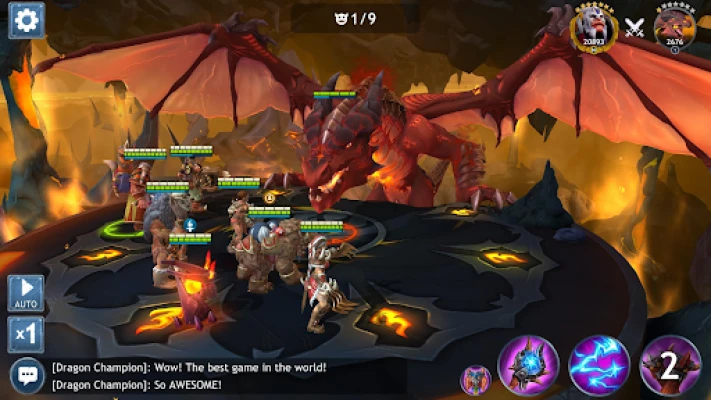711x400 pixels.
Task: View the enemy dragon boss portrait
Action: coord(675,26)
